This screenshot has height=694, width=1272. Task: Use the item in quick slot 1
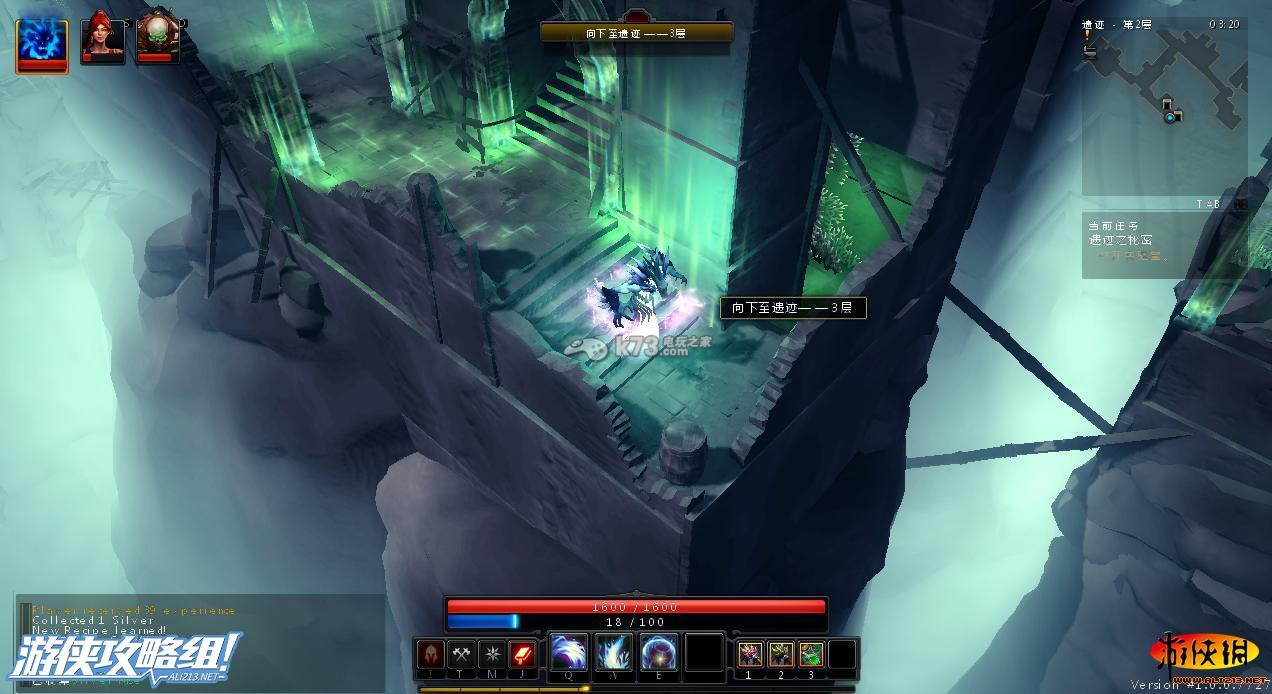750,655
